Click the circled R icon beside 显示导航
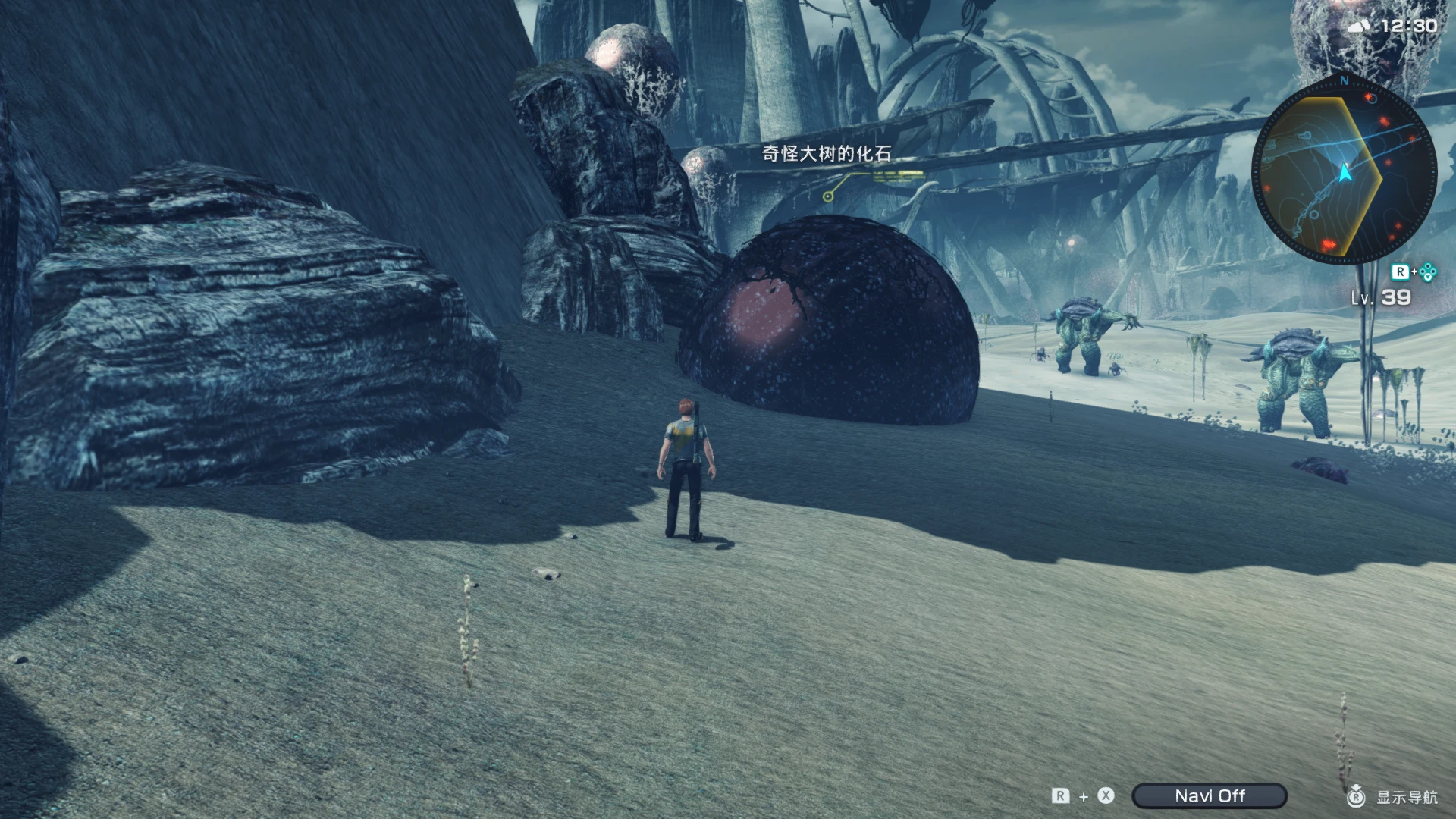 [1357, 795]
